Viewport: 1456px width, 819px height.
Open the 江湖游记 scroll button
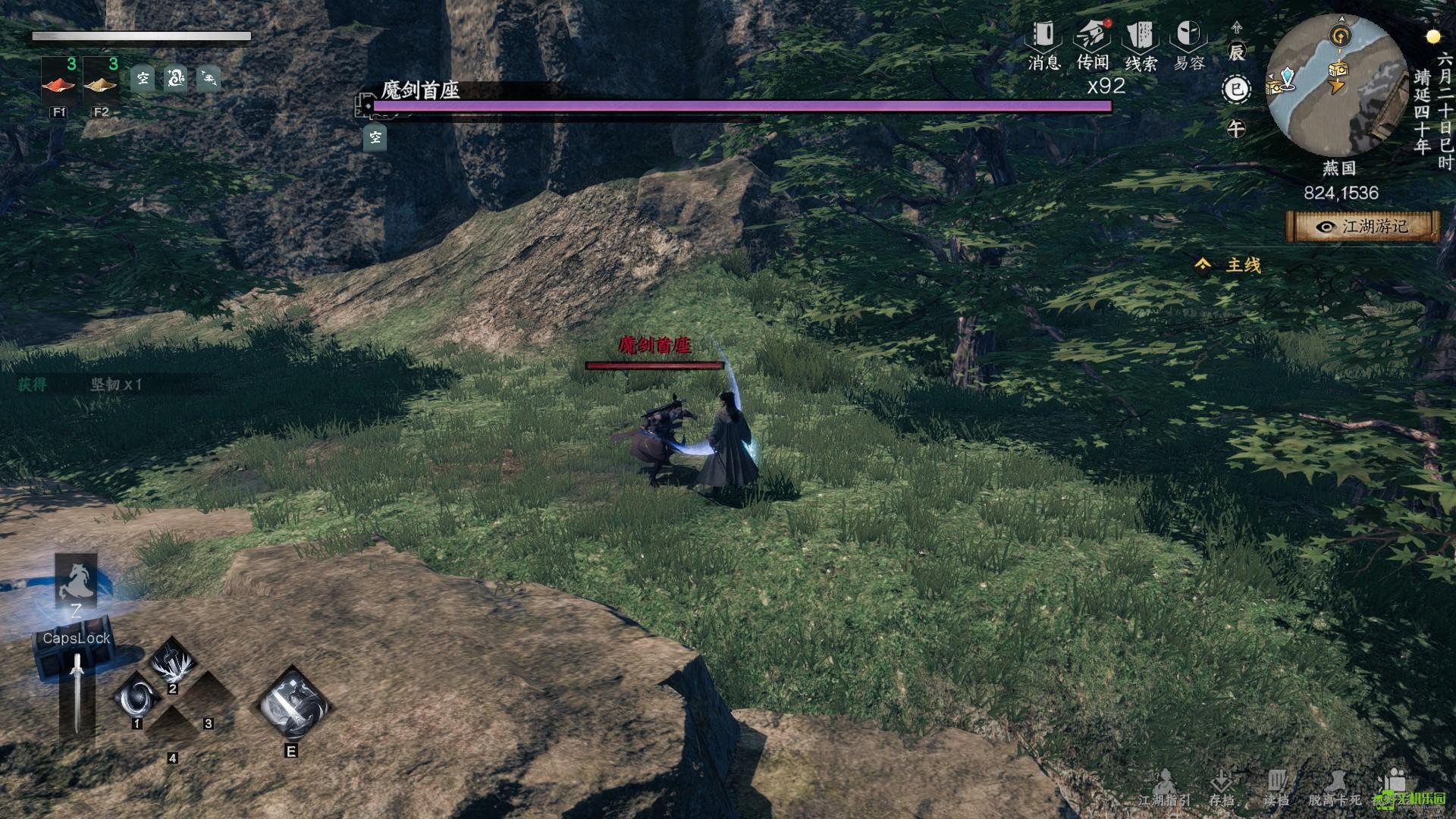(1363, 226)
